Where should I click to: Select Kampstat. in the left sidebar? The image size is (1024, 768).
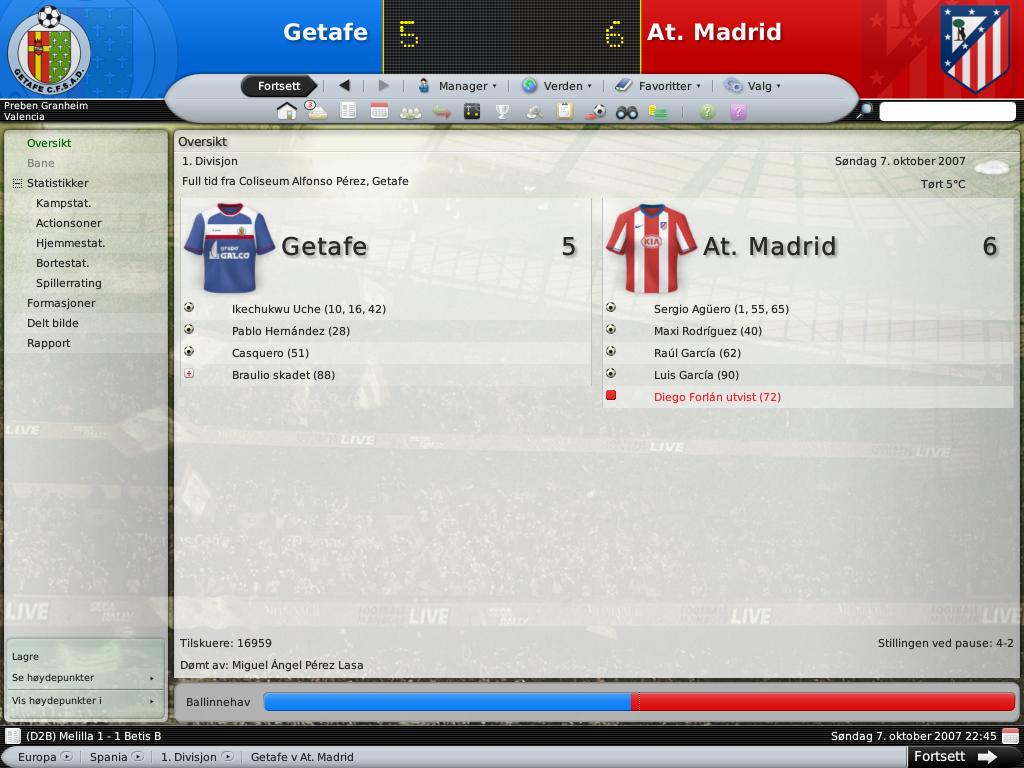(x=63, y=203)
